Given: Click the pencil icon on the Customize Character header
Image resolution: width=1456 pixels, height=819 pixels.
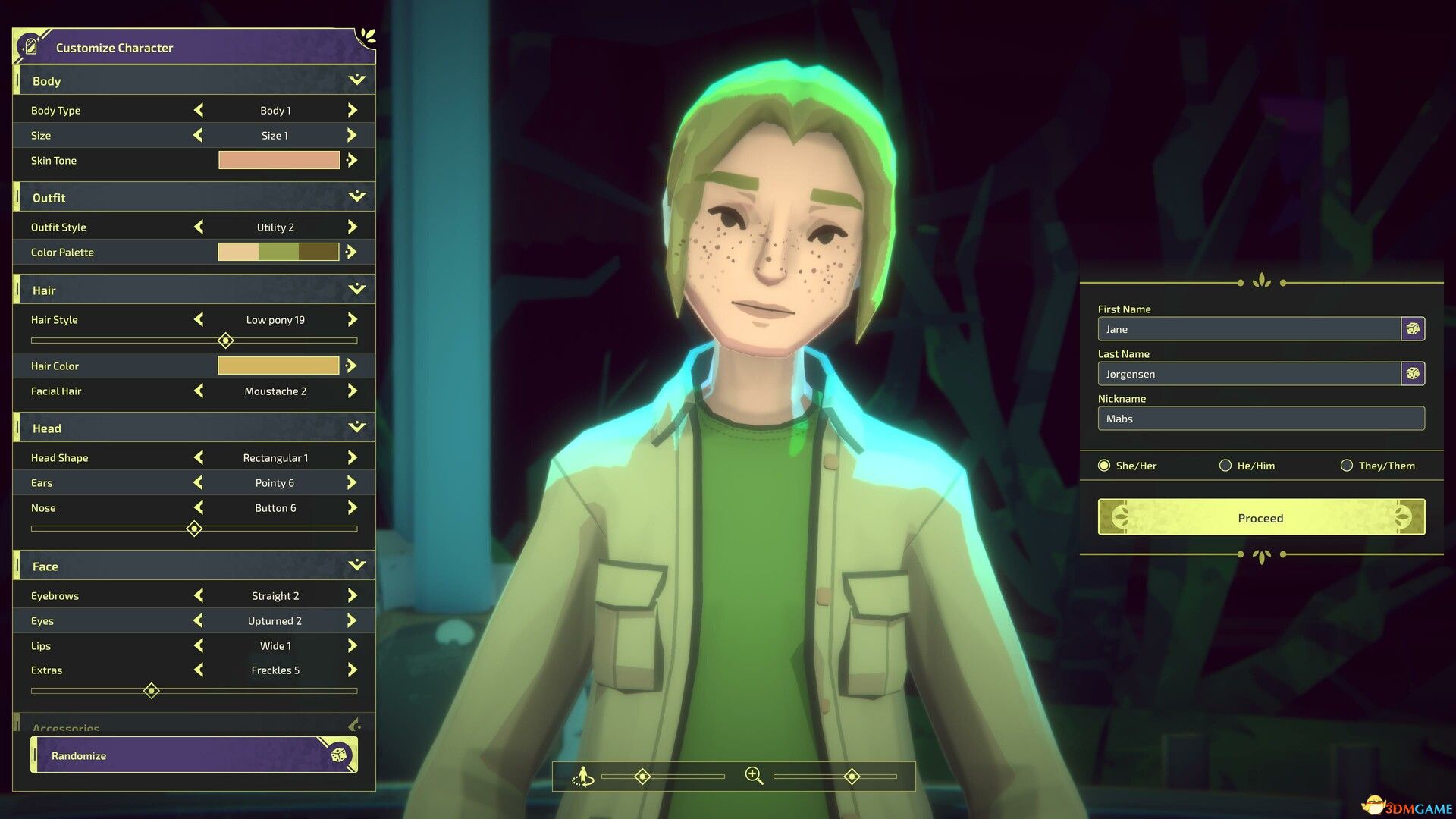Looking at the screenshot, I should [30, 45].
